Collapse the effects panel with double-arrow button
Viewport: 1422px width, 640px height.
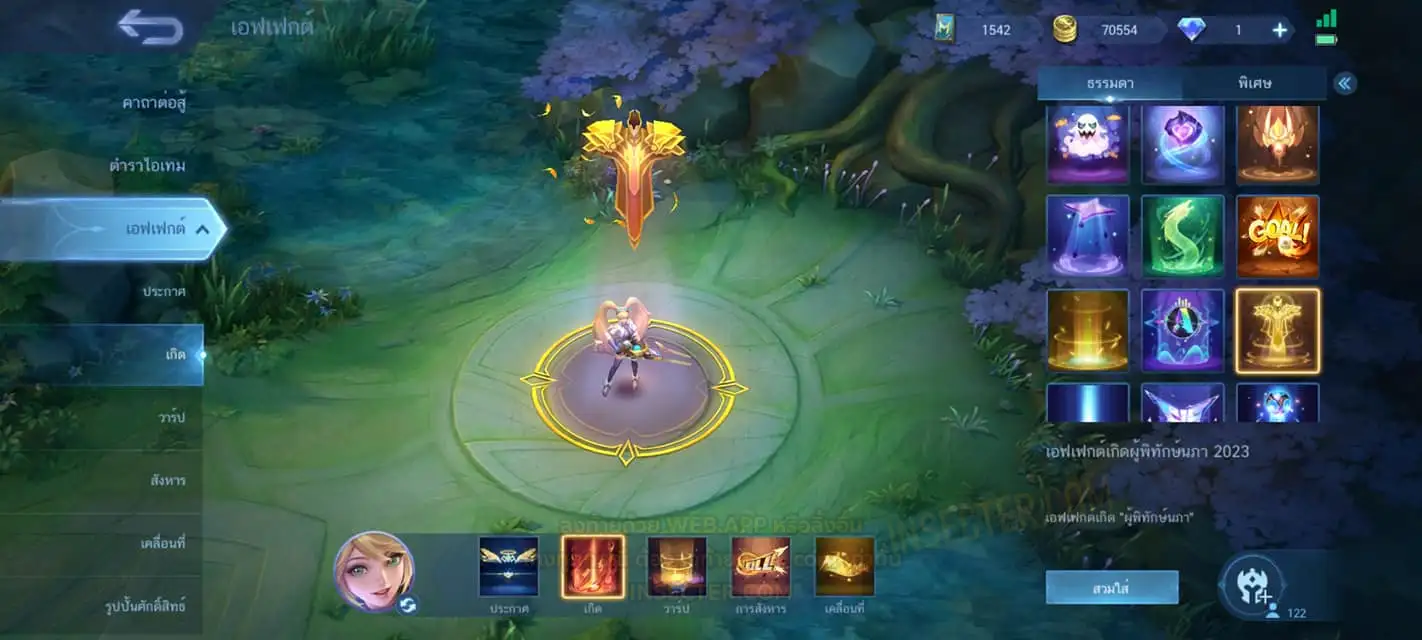click(1345, 83)
